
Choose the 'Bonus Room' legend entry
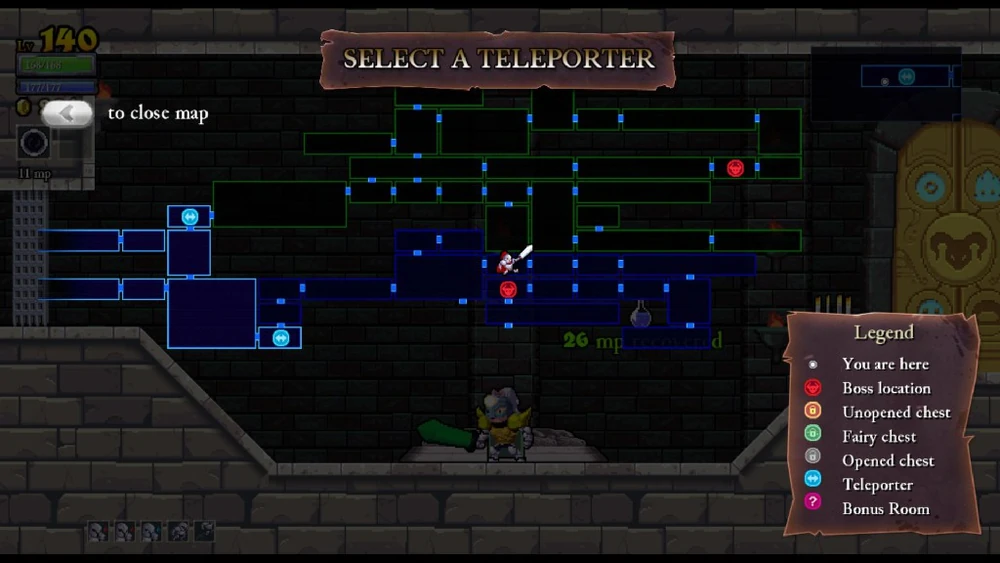coord(885,508)
